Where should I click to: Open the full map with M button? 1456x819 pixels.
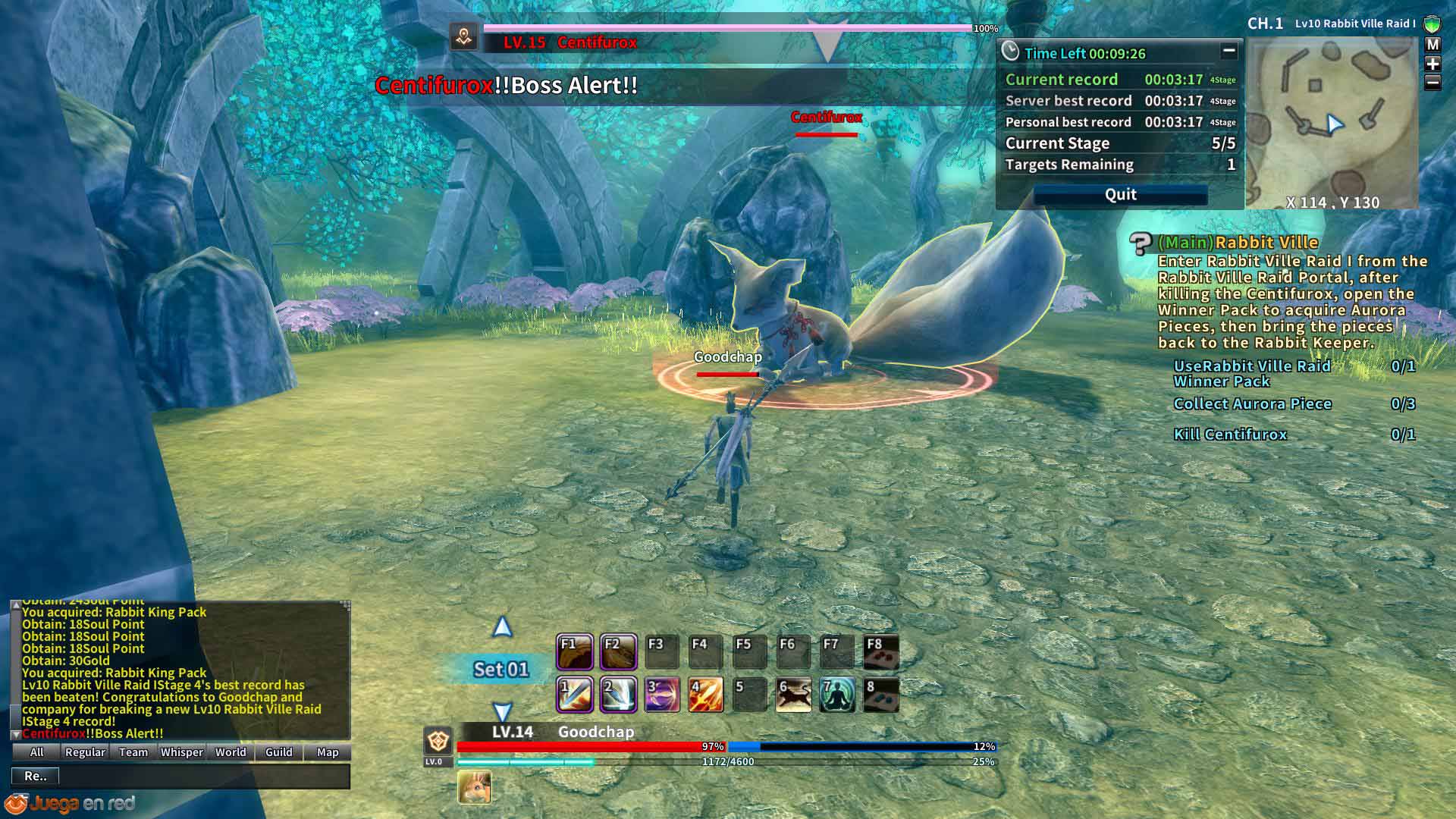click(x=1432, y=45)
